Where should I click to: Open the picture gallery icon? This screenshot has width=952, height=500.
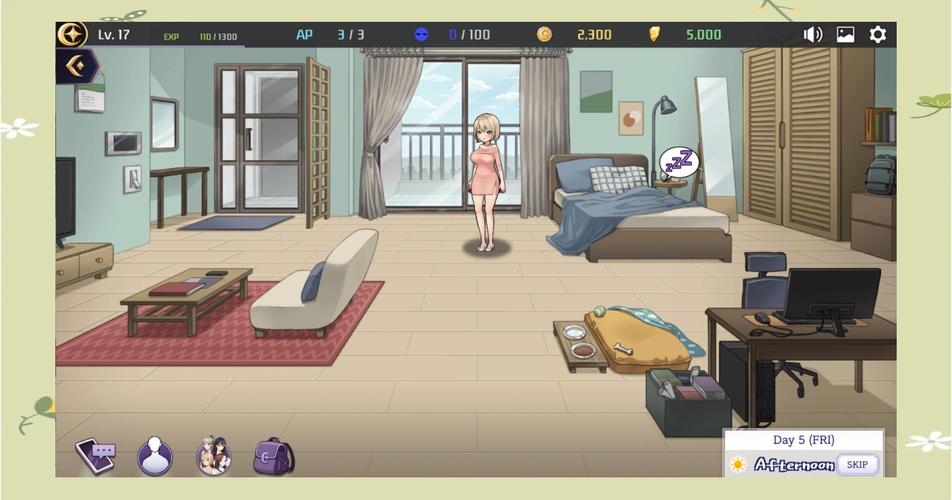(845, 35)
